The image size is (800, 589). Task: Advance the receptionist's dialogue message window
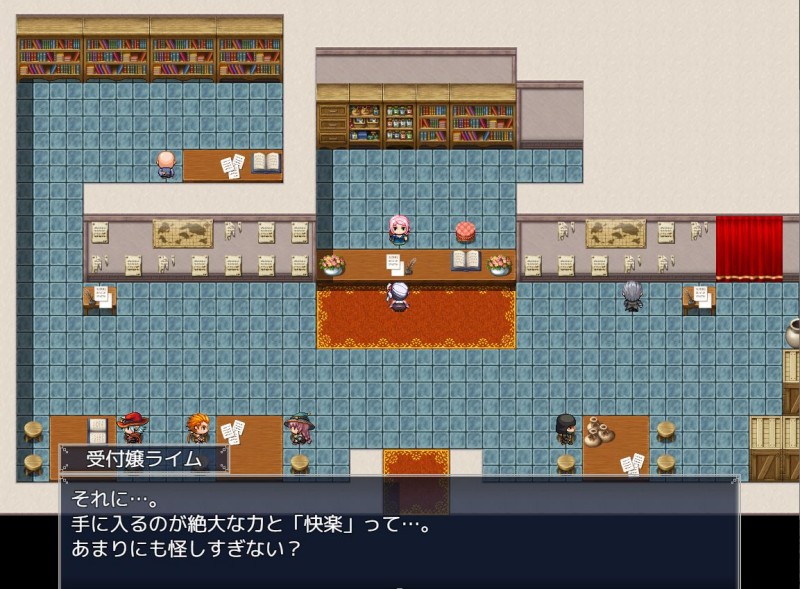398,532
